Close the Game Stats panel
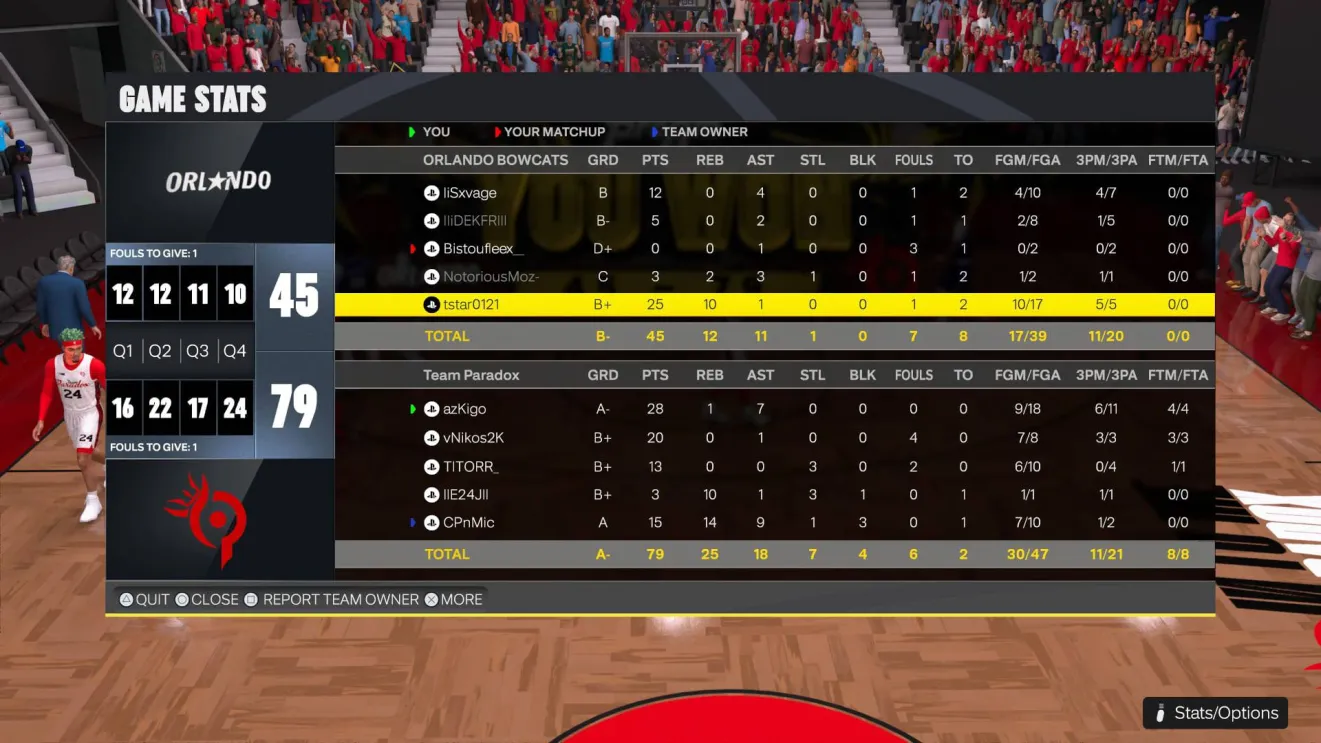The image size is (1321, 743). coord(206,600)
